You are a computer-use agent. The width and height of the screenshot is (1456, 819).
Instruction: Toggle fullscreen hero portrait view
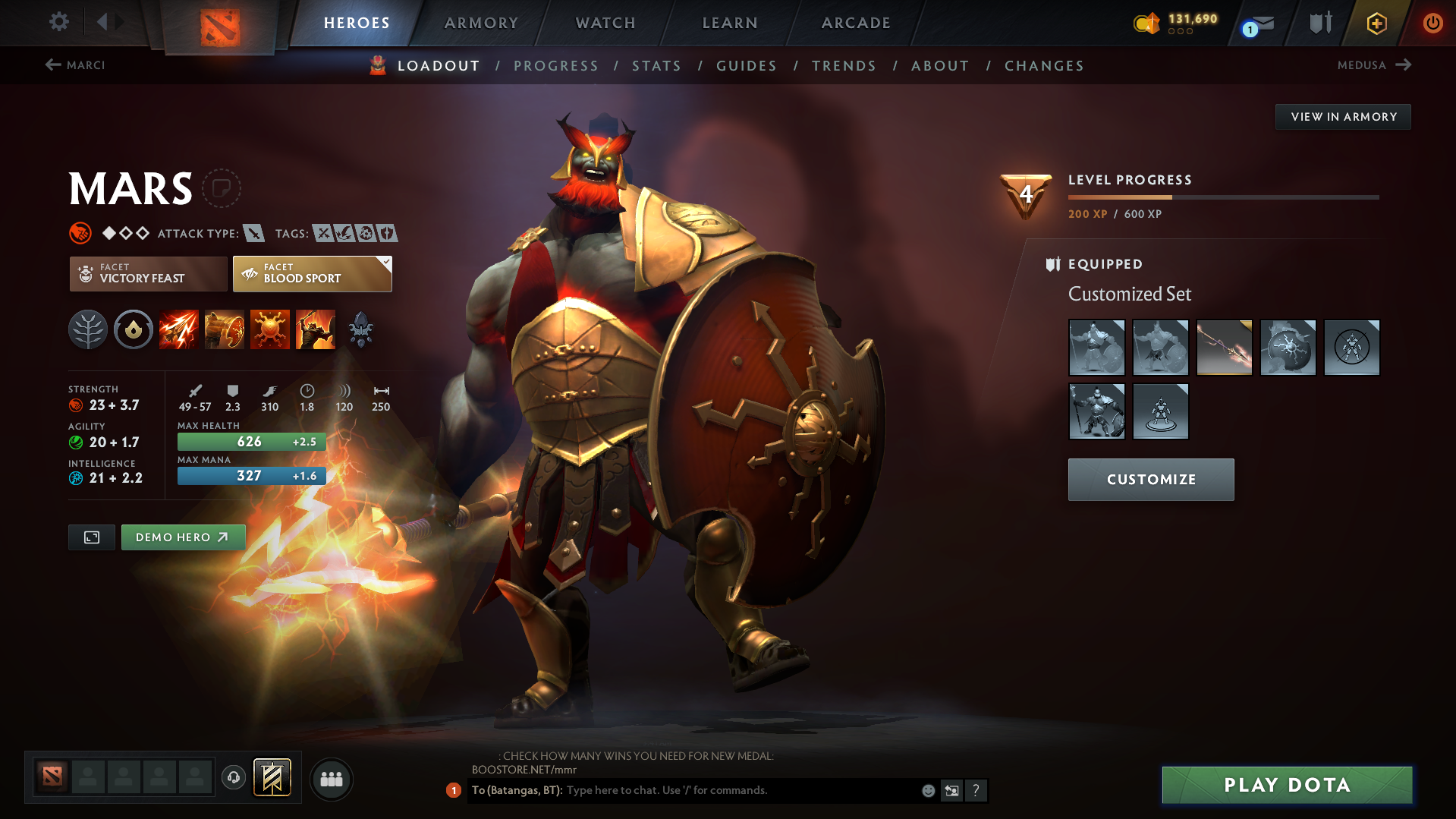point(91,537)
